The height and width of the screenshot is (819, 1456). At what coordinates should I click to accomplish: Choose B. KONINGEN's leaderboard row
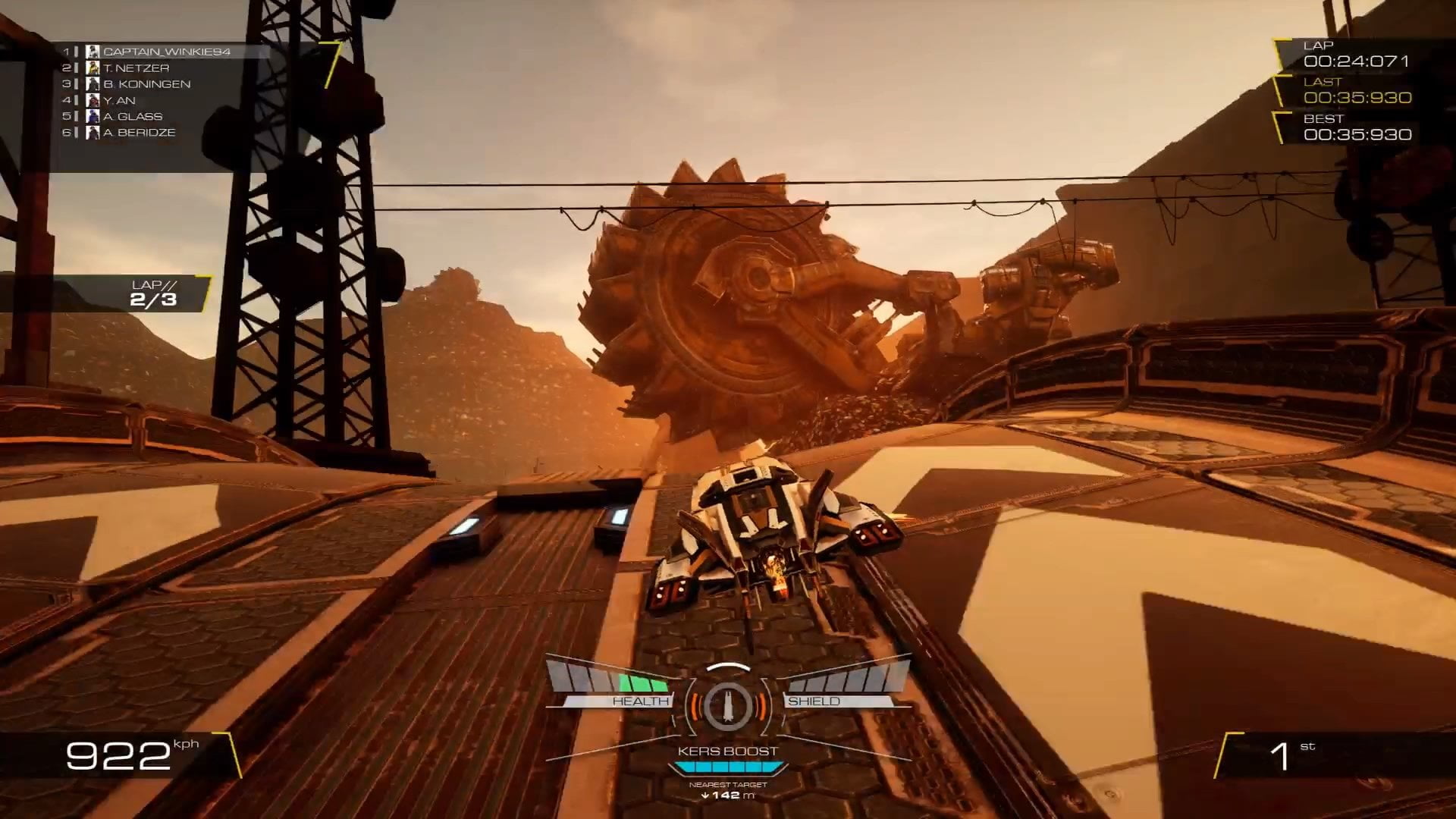[x=146, y=84]
